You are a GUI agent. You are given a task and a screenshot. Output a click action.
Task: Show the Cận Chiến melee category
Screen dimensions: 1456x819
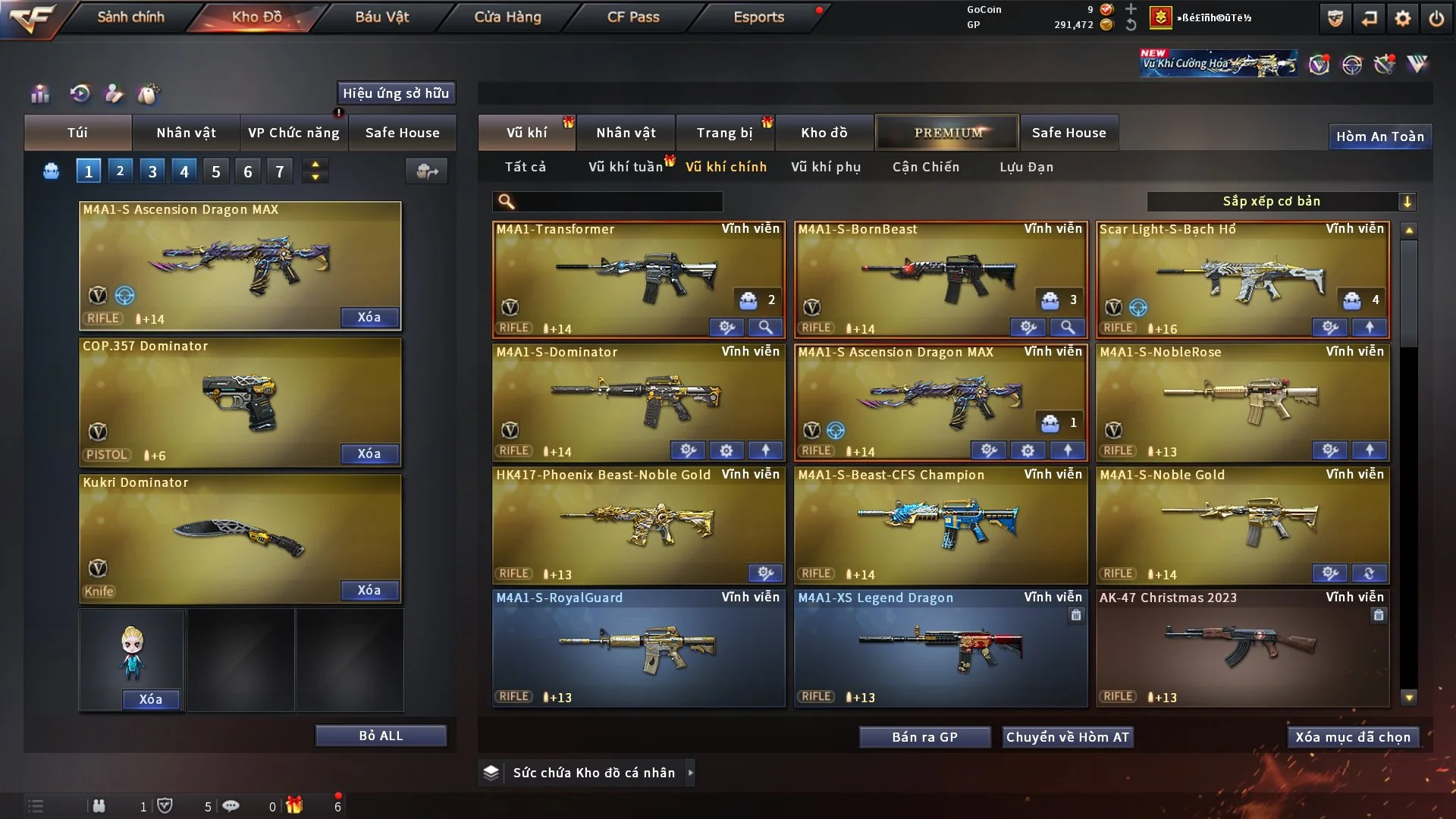(925, 167)
